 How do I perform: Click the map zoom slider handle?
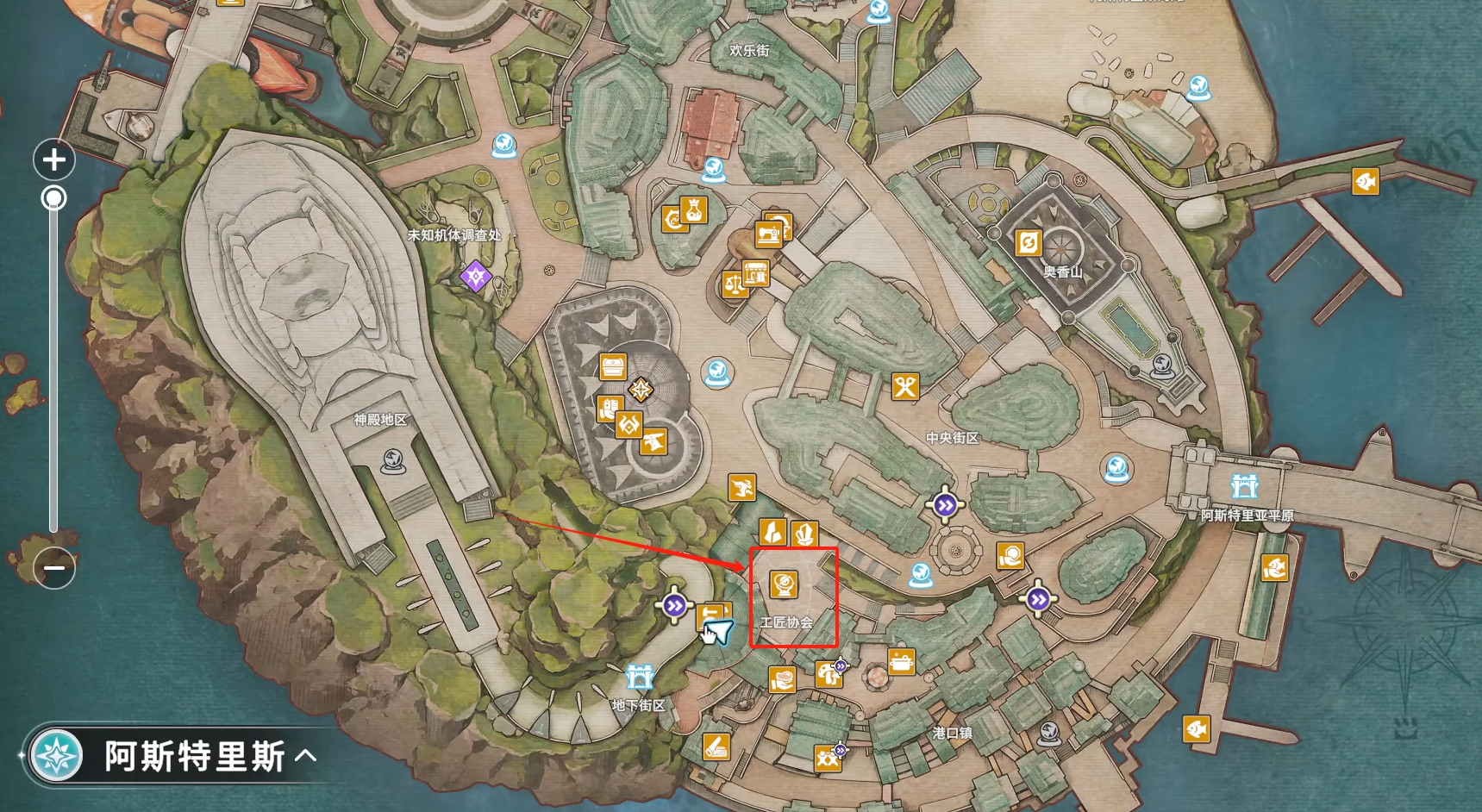[53, 199]
